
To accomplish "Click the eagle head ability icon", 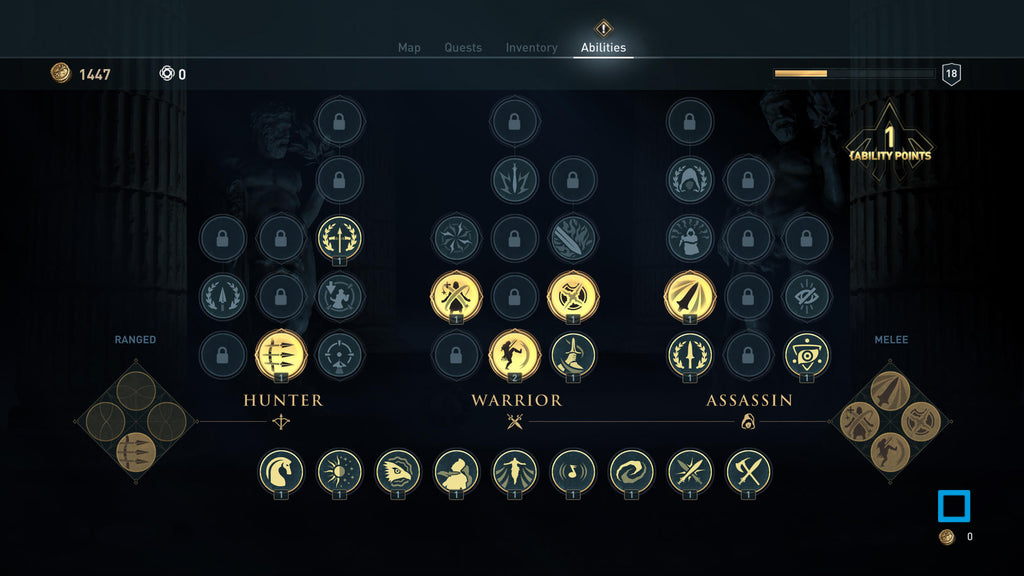I will click(x=398, y=470).
